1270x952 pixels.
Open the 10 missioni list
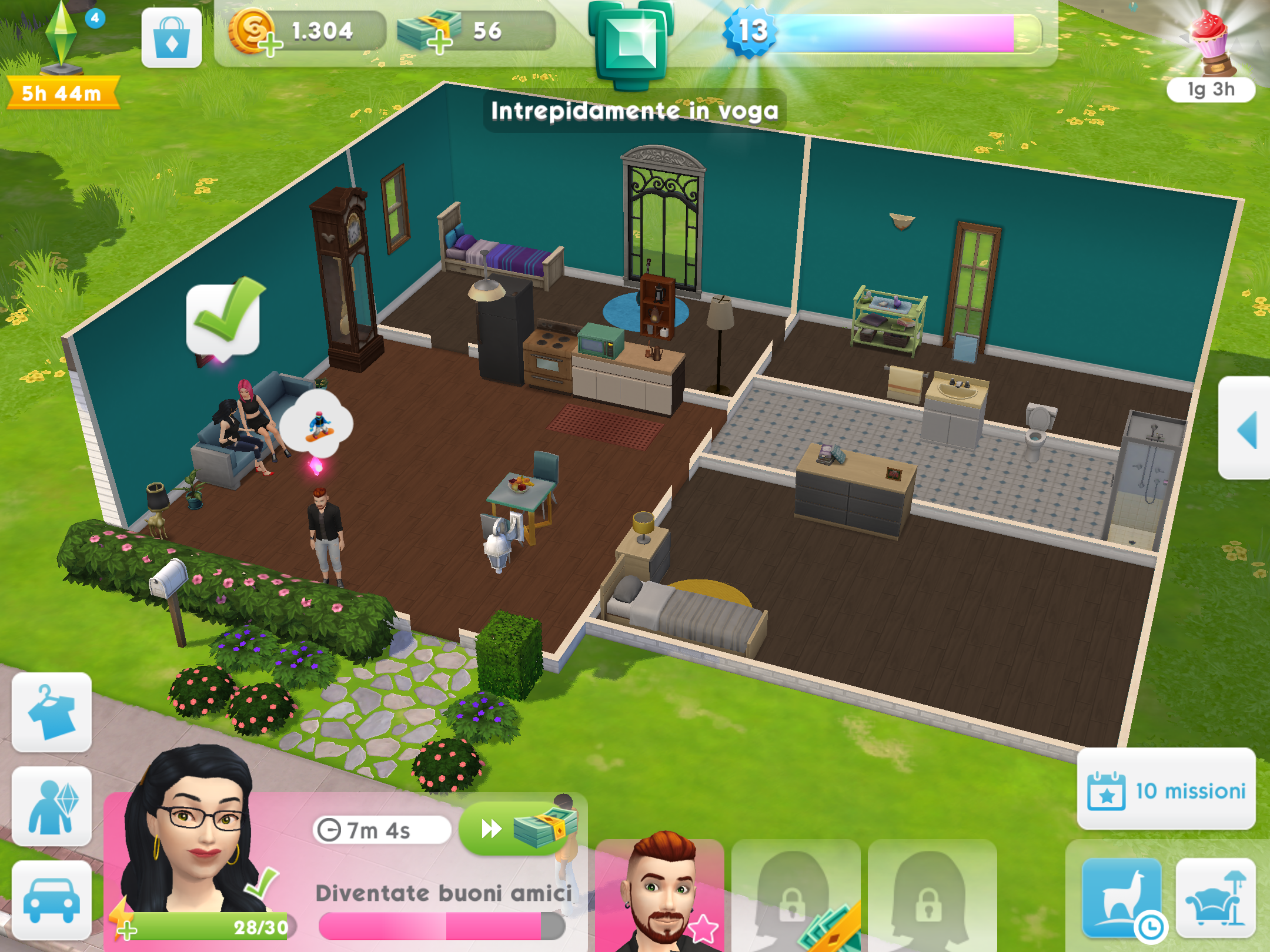[x=1167, y=790]
